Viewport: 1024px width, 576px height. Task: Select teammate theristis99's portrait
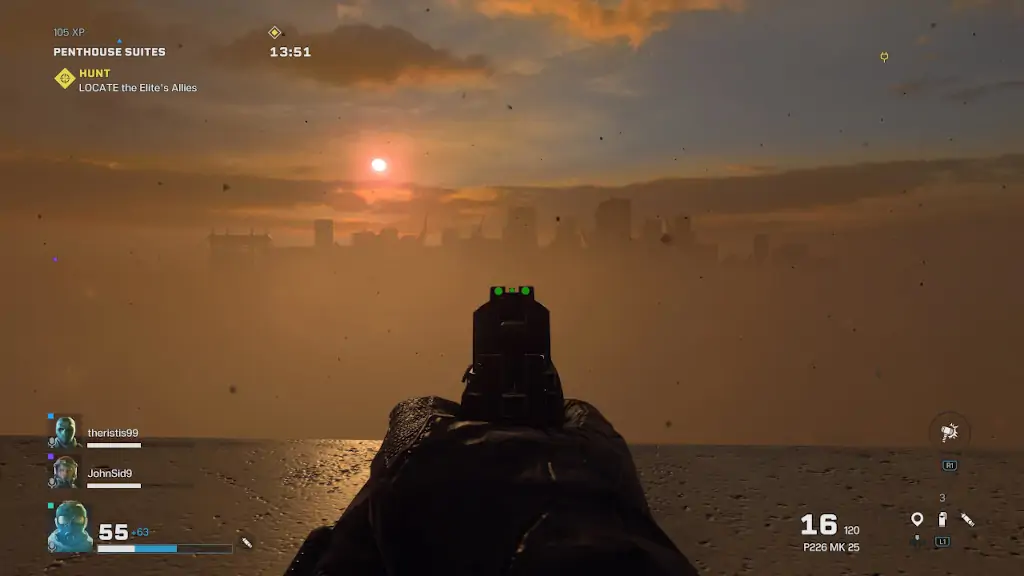click(x=67, y=432)
